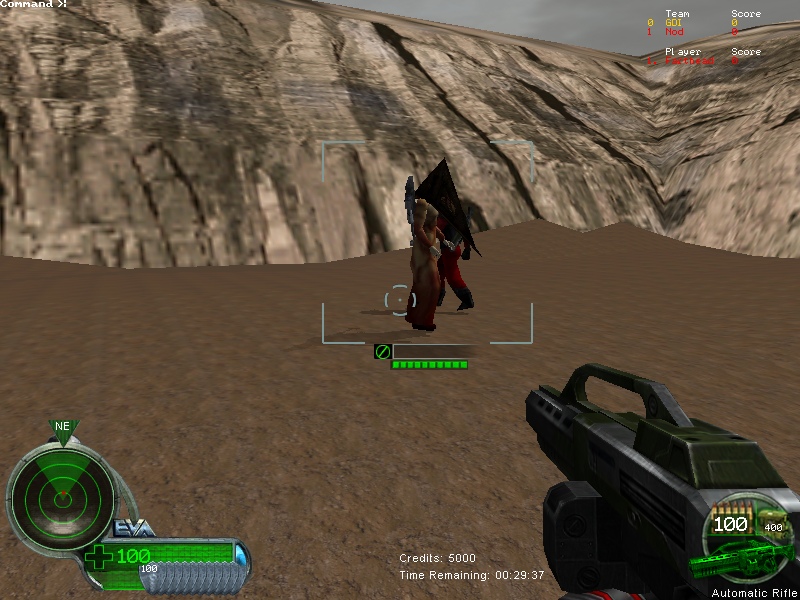This screenshot has width=800, height=600.
Task: Select the NE compass heading indicator
Action: tap(62, 427)
